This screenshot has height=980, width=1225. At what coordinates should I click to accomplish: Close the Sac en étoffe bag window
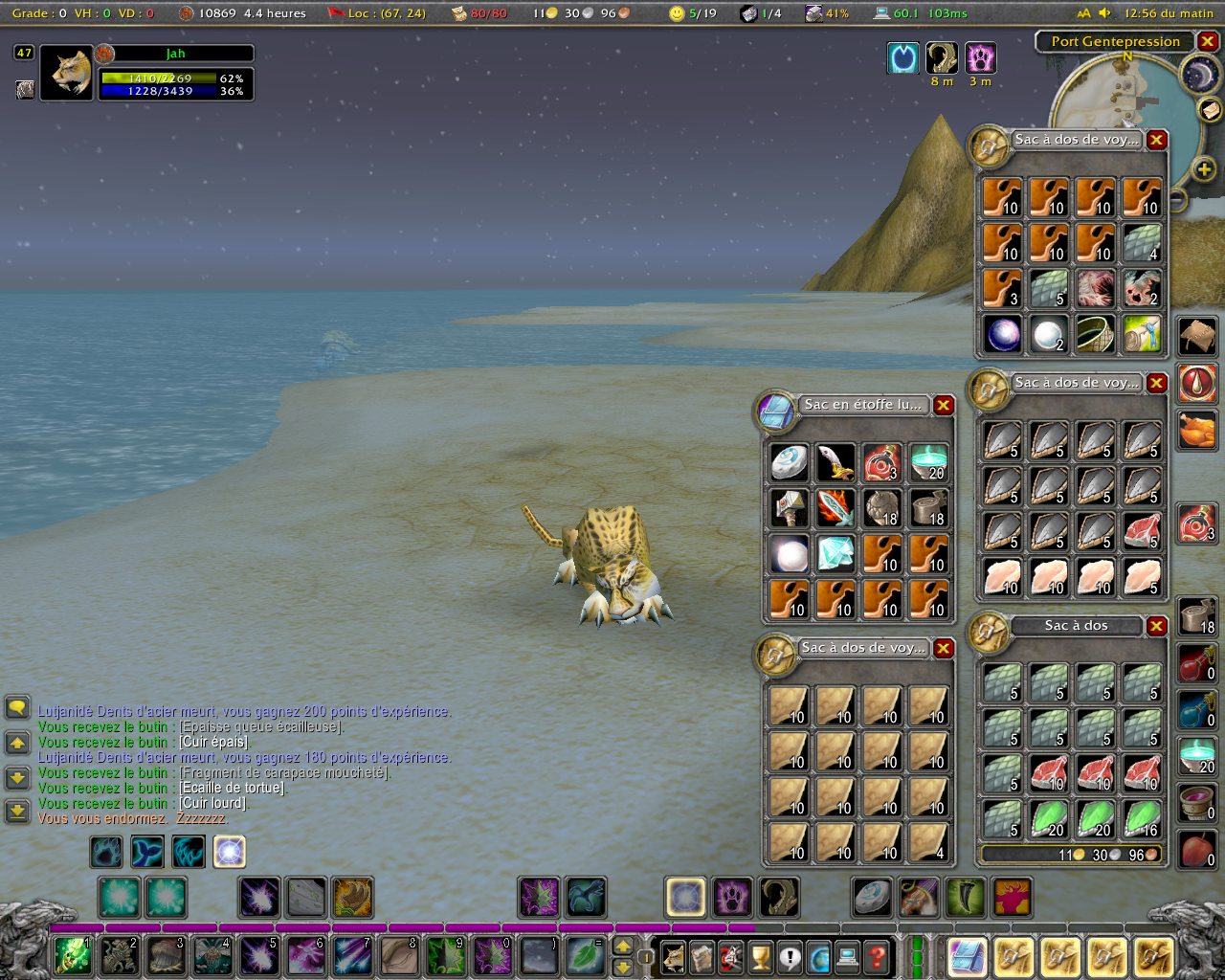coord(944,405)
